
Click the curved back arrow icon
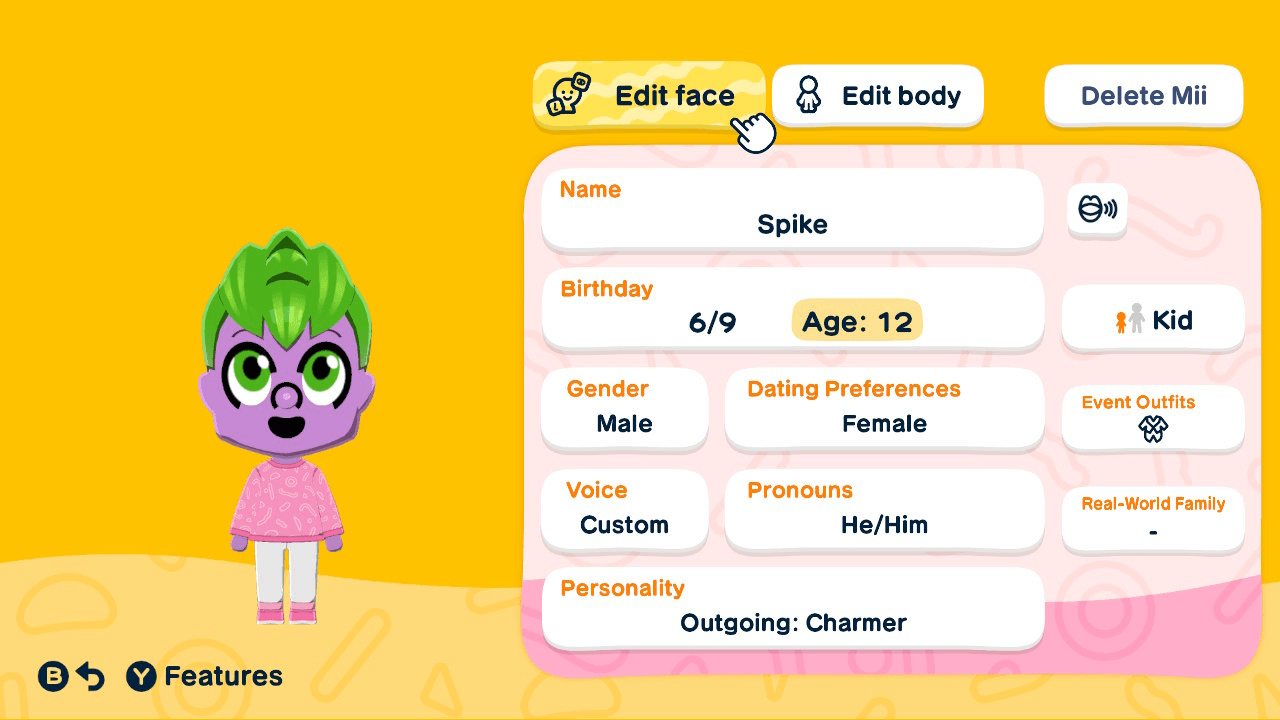[x=90, y=676]
